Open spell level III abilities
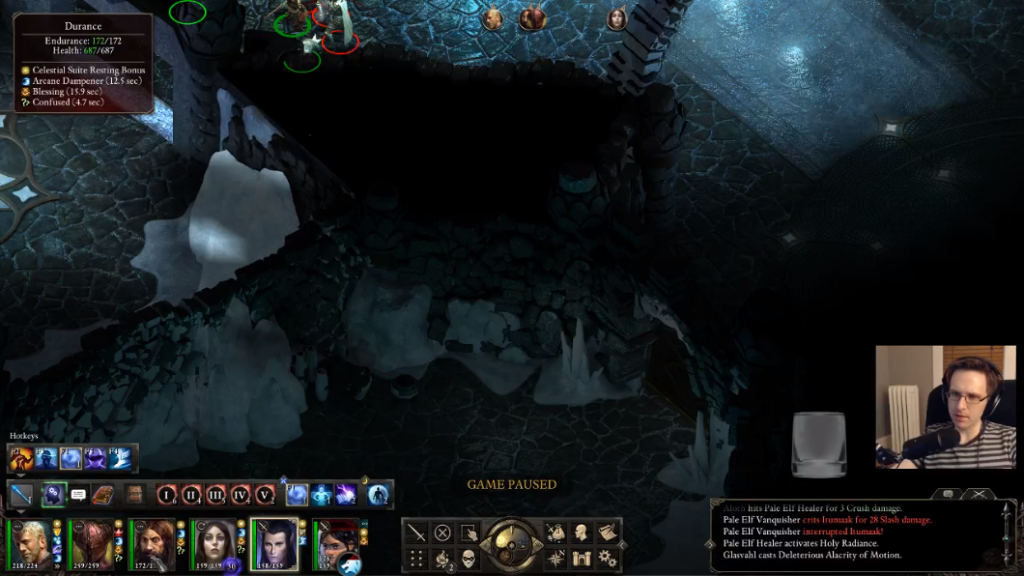 pos(215,494)
